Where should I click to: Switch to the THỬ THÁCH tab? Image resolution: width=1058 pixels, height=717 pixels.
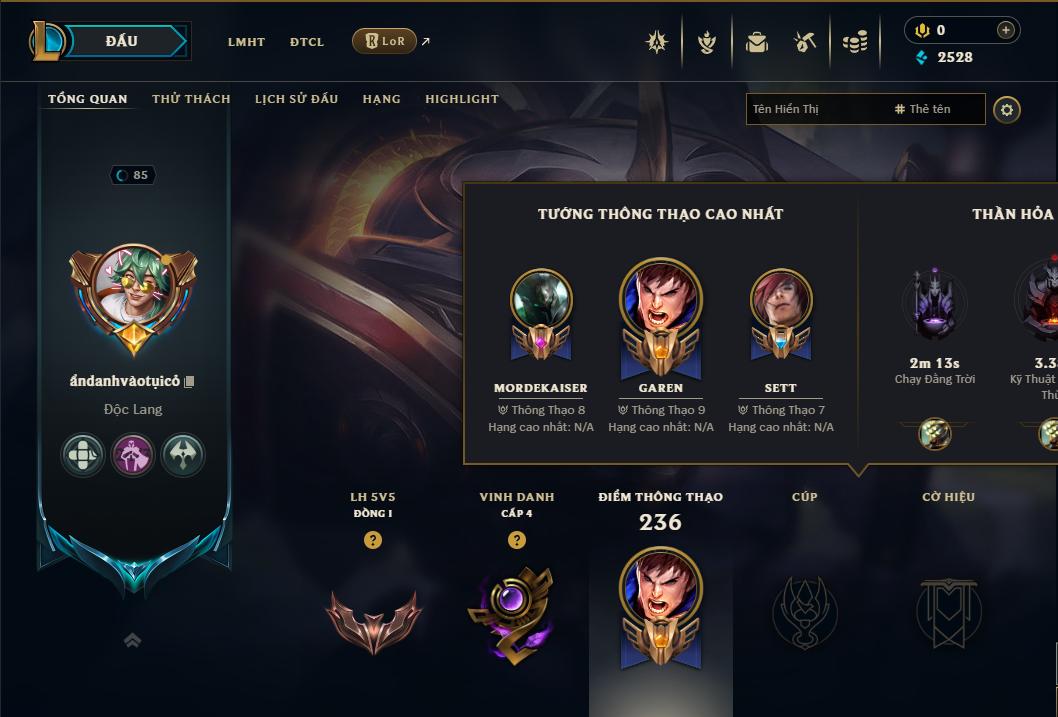click(x=191, y=99)
